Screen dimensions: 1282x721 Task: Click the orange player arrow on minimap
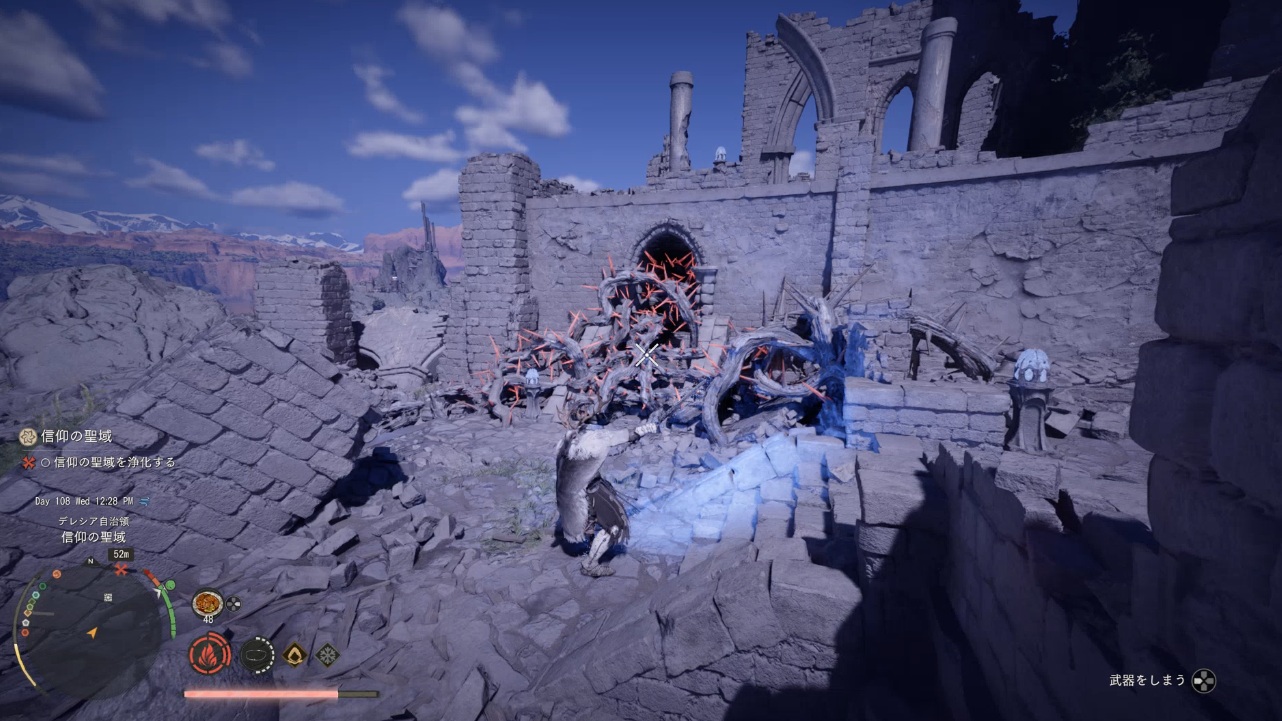point(92,632)
